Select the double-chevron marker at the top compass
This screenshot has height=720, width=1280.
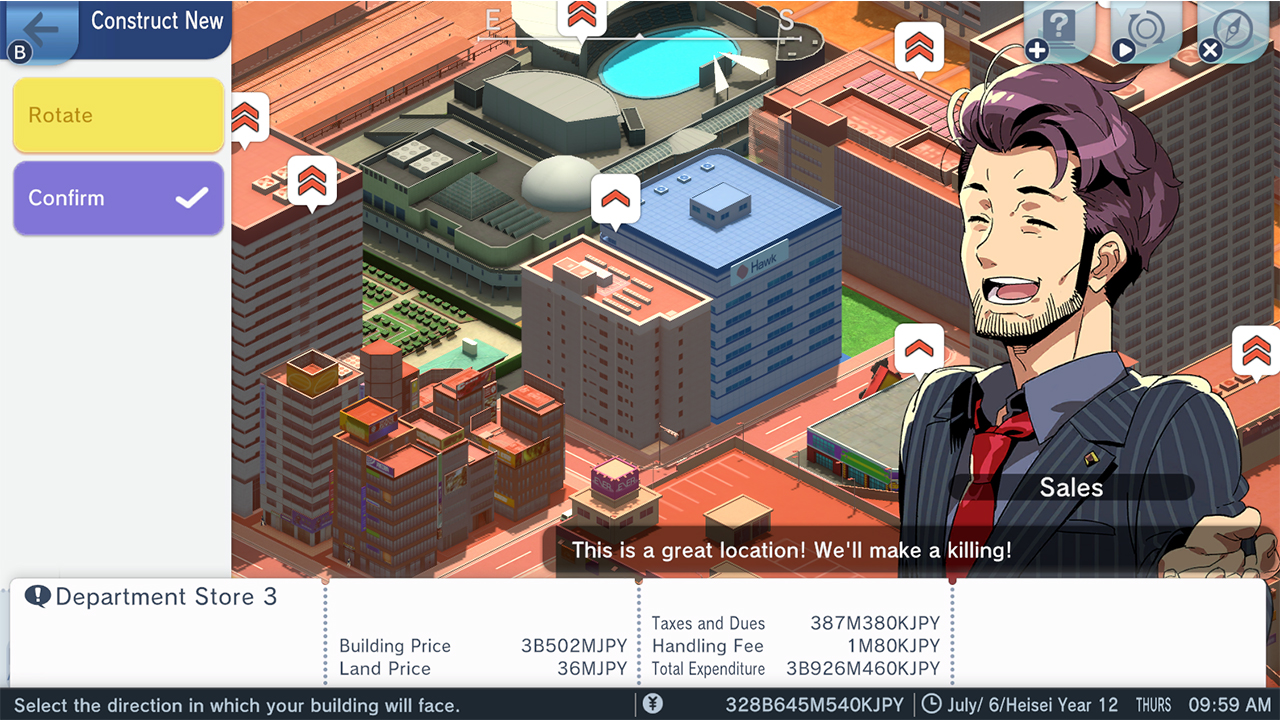coord(582,16)
